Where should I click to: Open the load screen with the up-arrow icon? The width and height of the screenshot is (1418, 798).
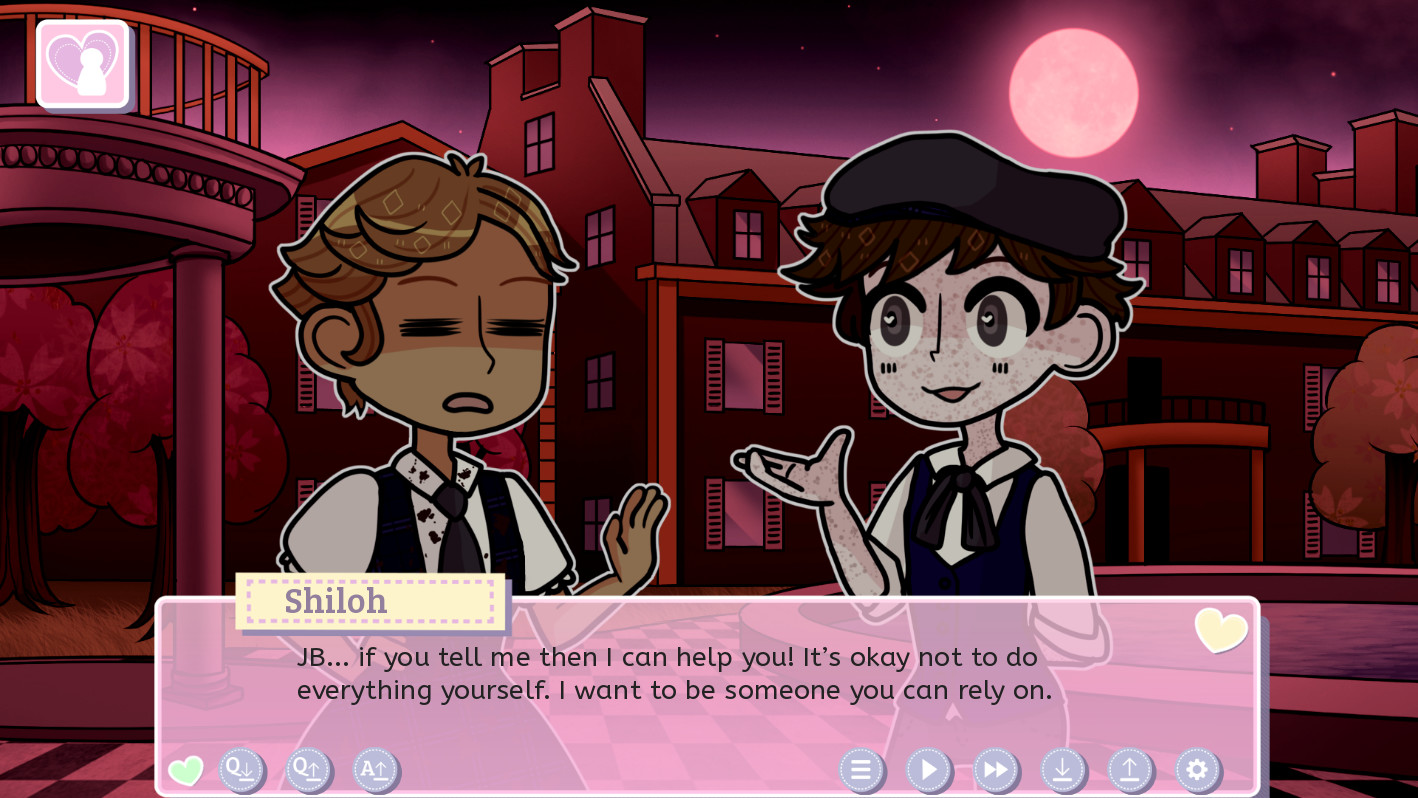[x=1129, y=770]
